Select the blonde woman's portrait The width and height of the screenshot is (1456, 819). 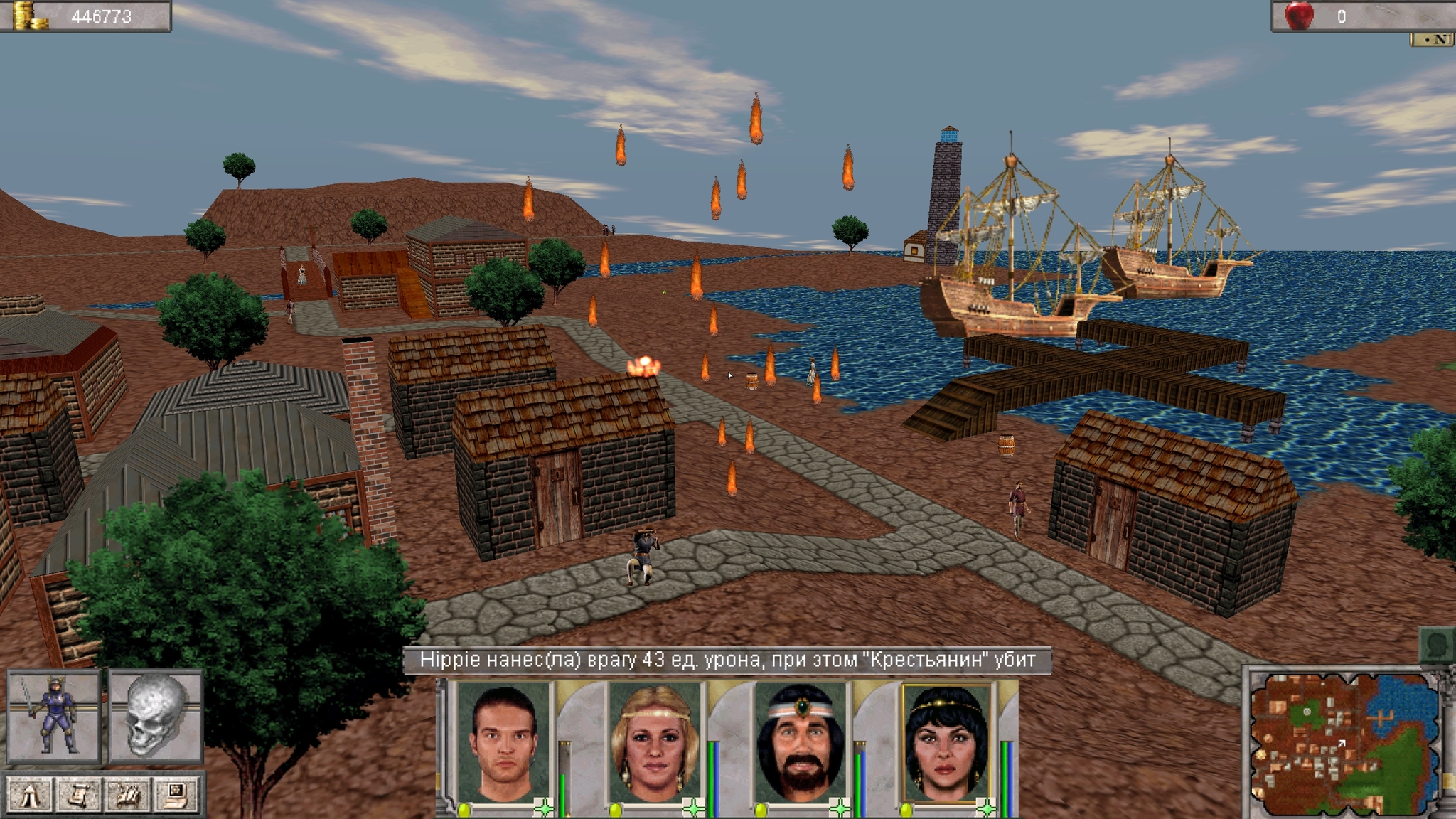[654, 742]
